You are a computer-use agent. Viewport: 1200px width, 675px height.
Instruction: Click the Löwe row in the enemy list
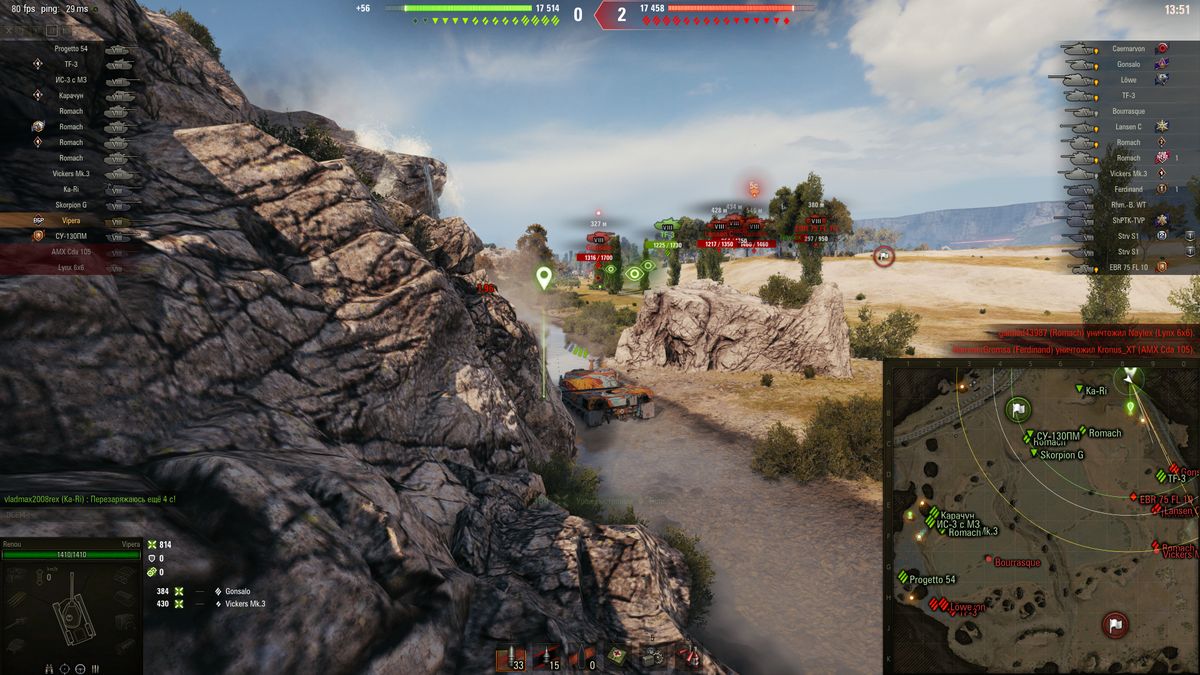click(1127, 79)
